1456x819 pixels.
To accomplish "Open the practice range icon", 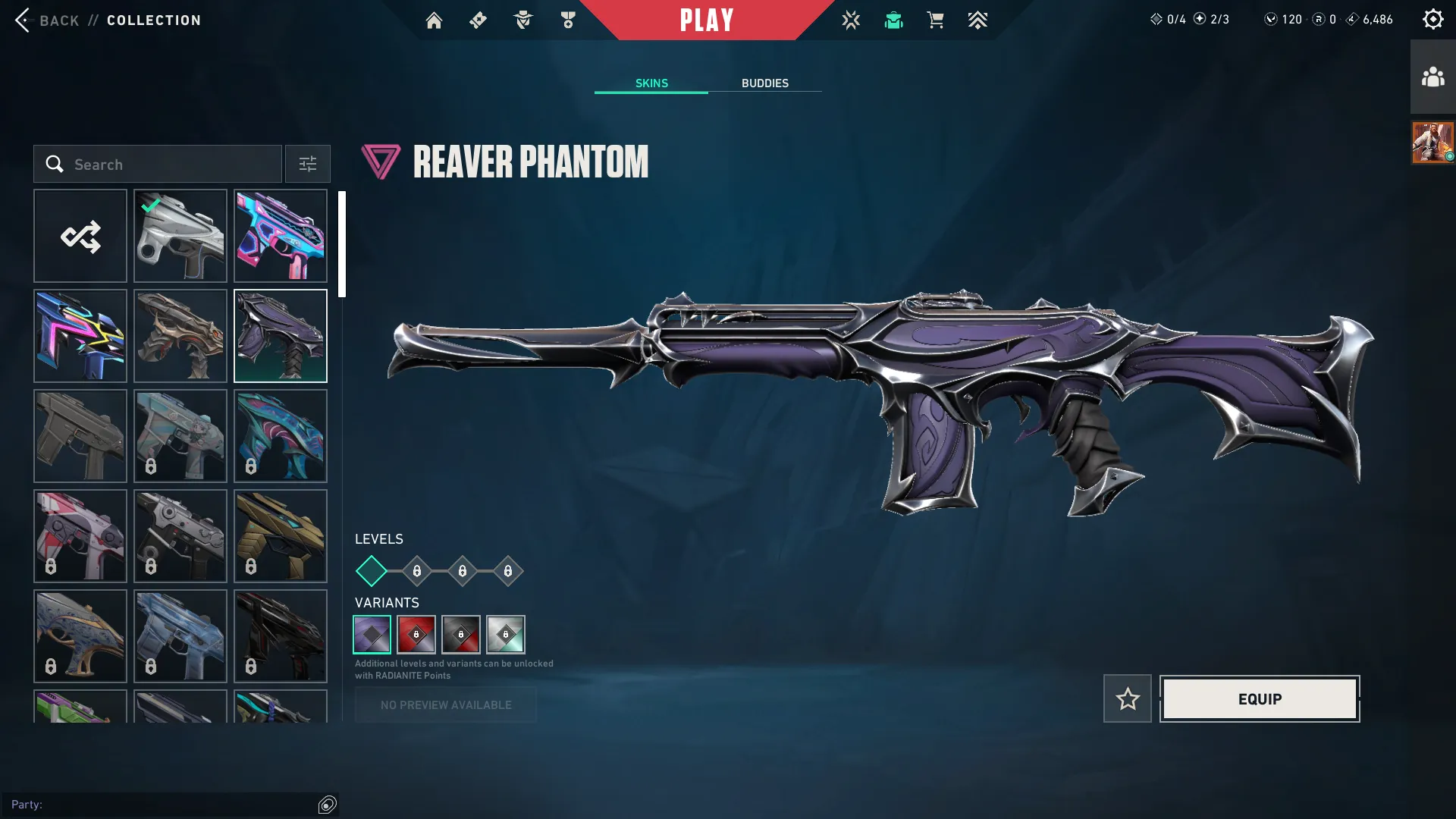I will 851,20.
